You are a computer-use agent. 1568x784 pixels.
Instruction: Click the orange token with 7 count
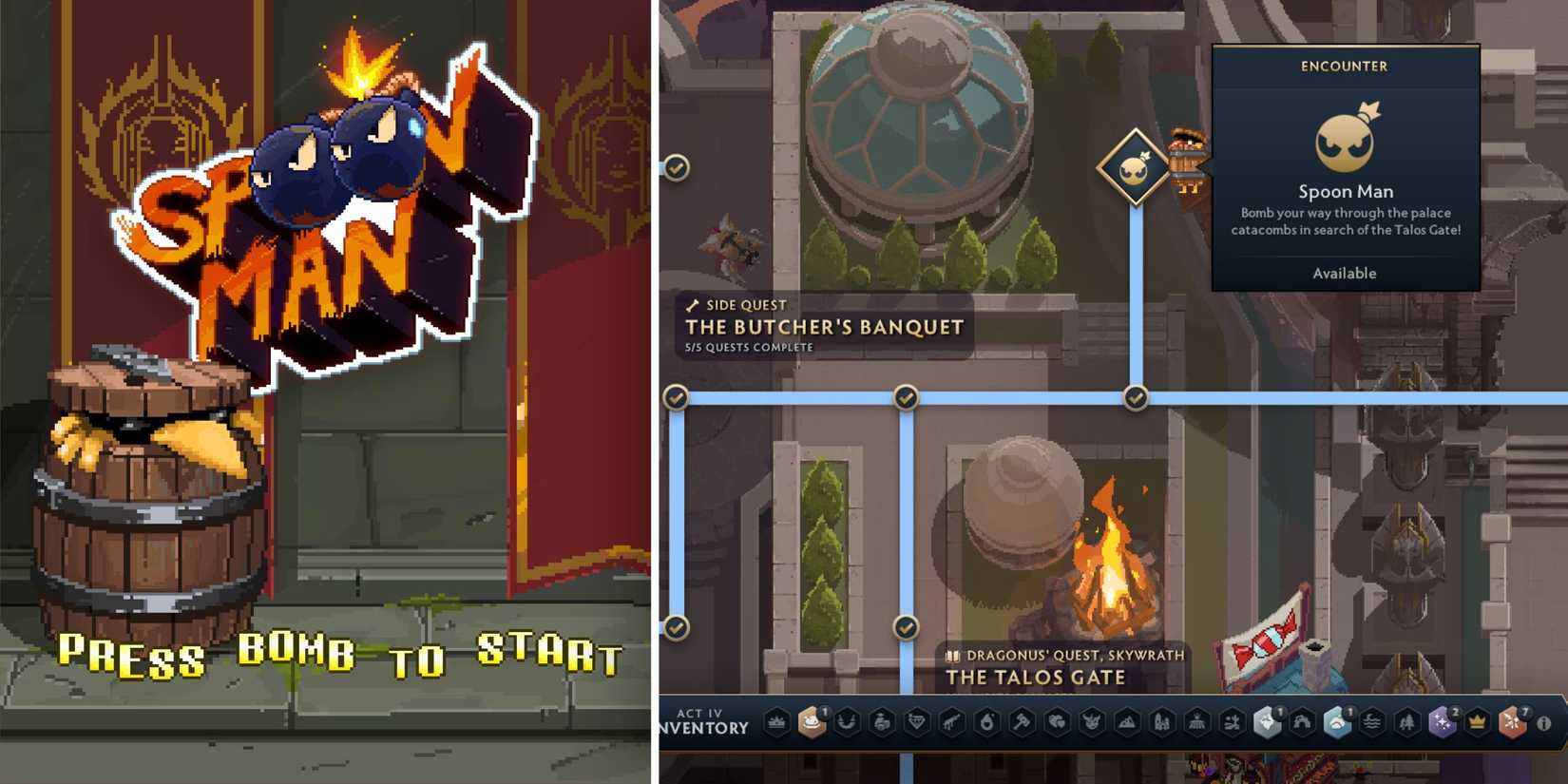point(1510,722)
